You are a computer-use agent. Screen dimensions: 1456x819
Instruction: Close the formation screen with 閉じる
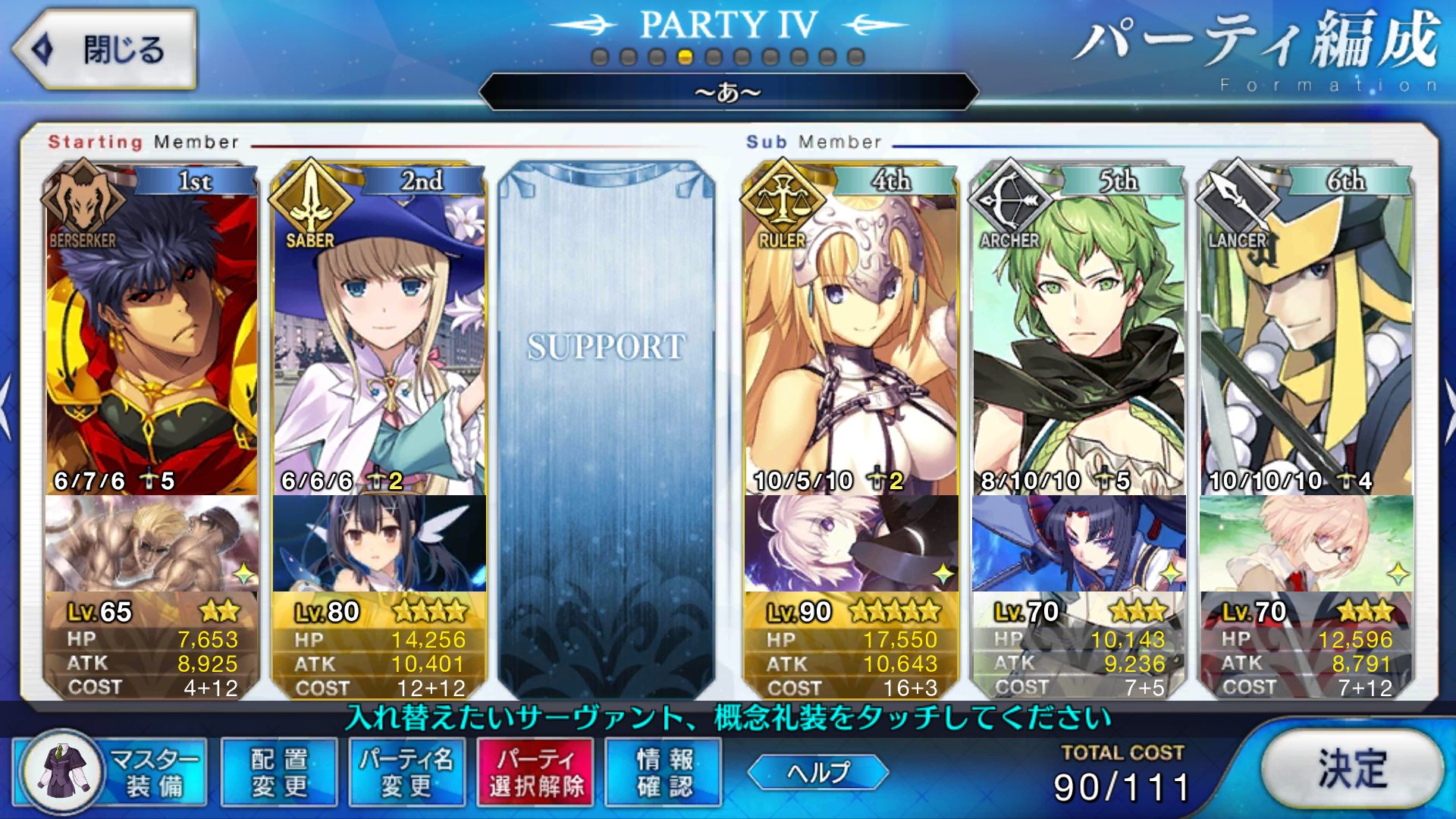point(105,50)
